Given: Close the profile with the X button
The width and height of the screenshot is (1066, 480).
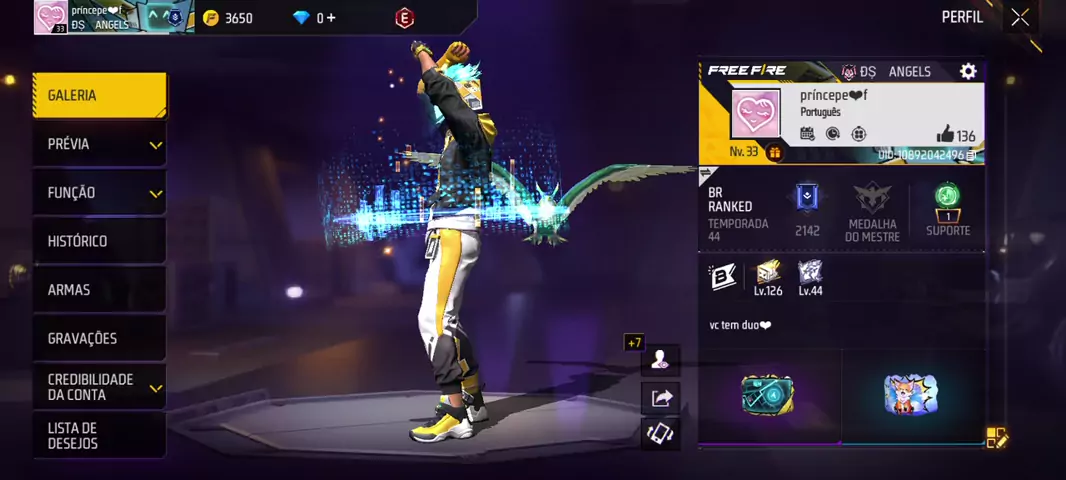Looking at the screenshot, I should (1019, 17).
